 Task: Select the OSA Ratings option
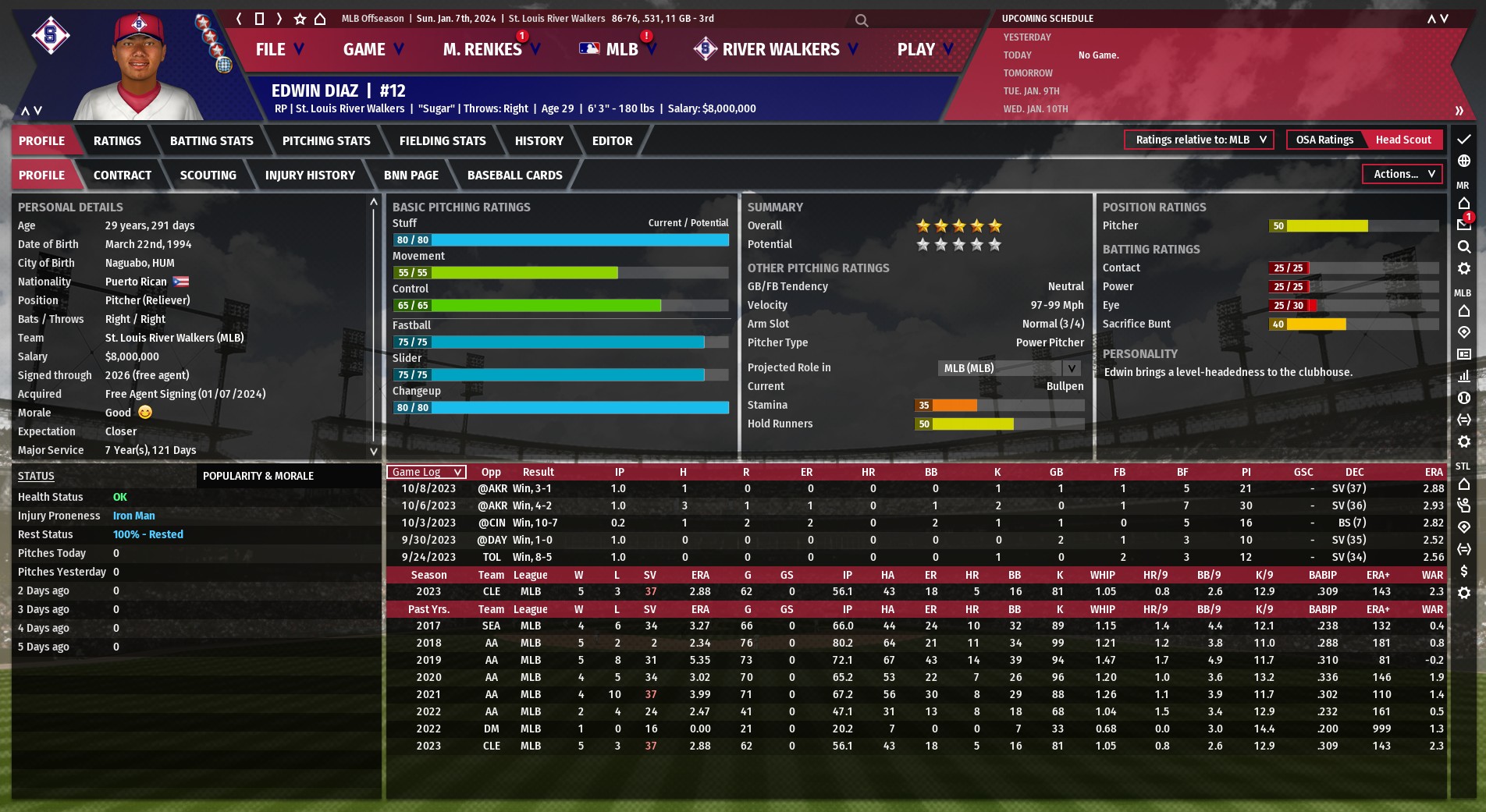click(1324, 140)
